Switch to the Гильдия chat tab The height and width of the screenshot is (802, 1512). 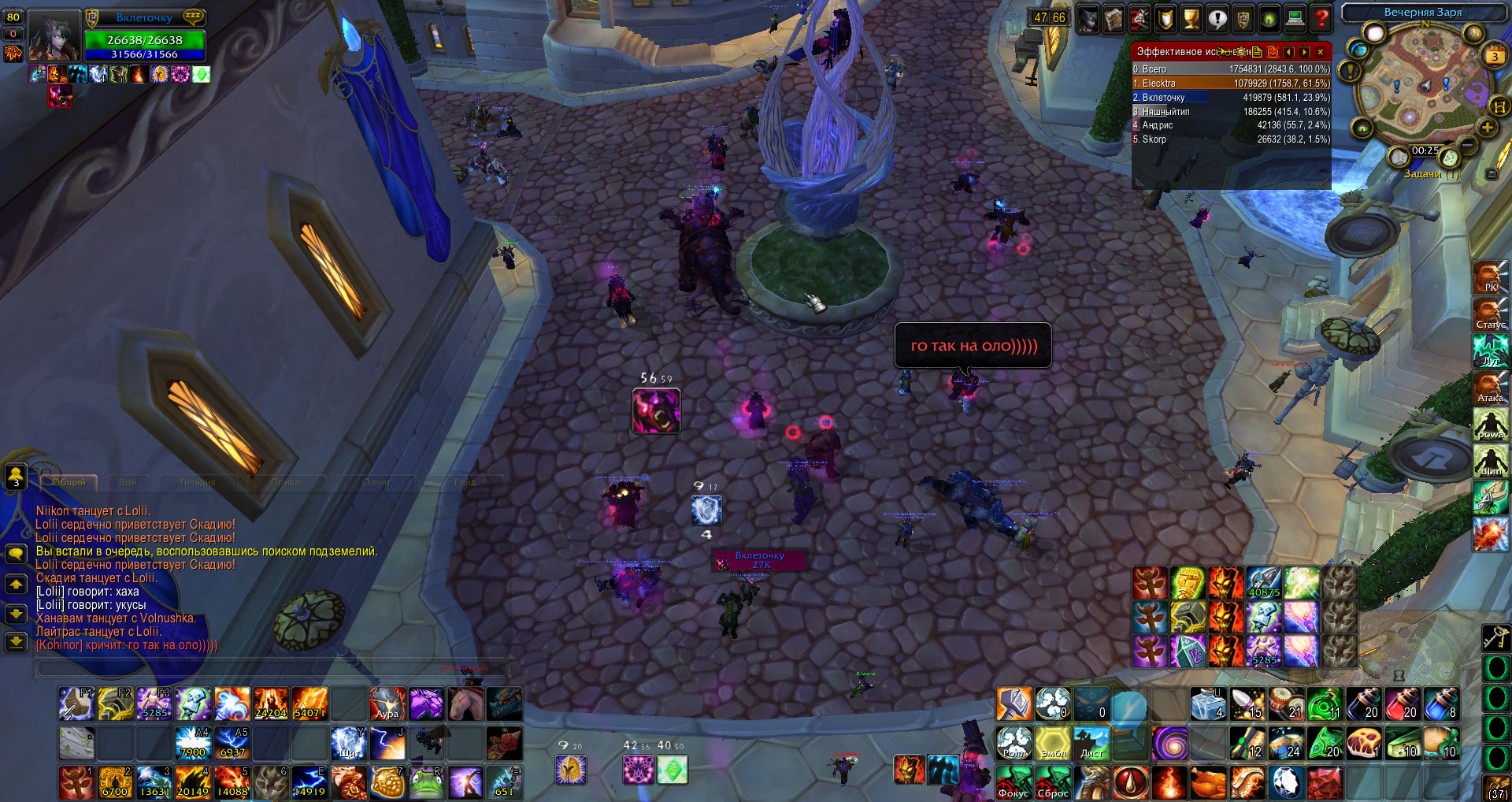(197, 482)
